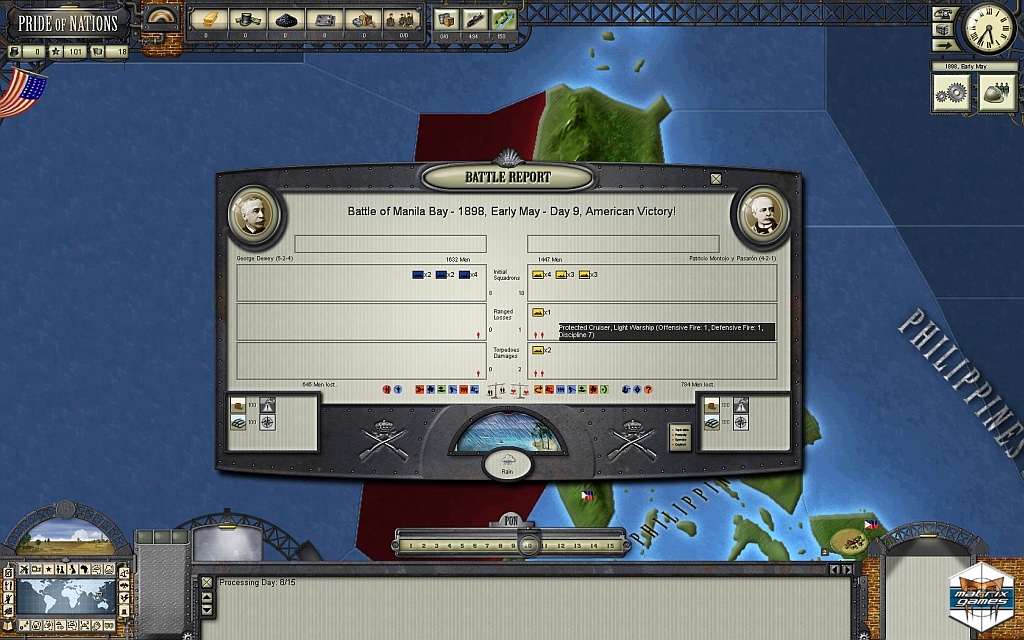1024x640 pixels.
Task: Select the x4 yellow Spanish squadron icon
Action: click(x=538, y=275)
